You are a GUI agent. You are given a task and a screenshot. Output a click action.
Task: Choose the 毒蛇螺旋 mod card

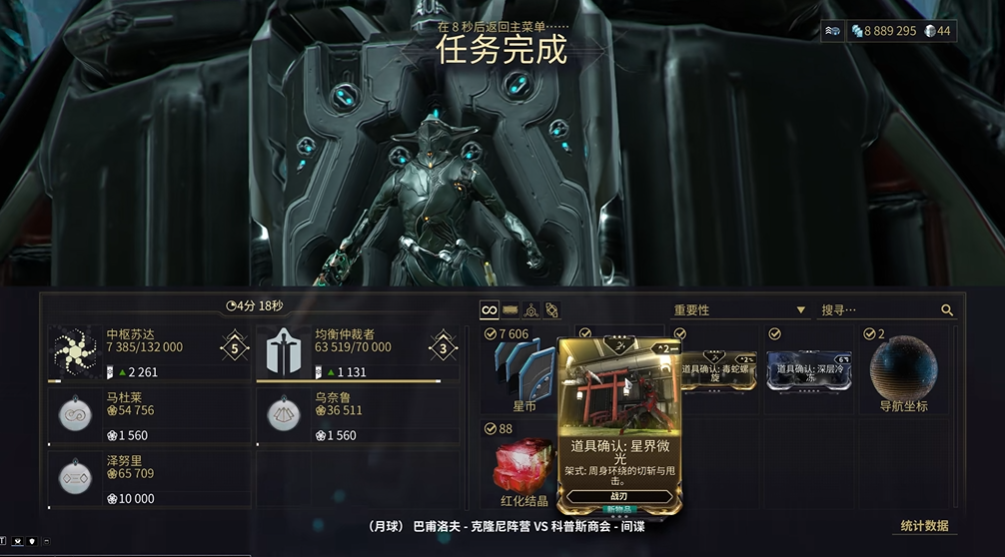716,370
